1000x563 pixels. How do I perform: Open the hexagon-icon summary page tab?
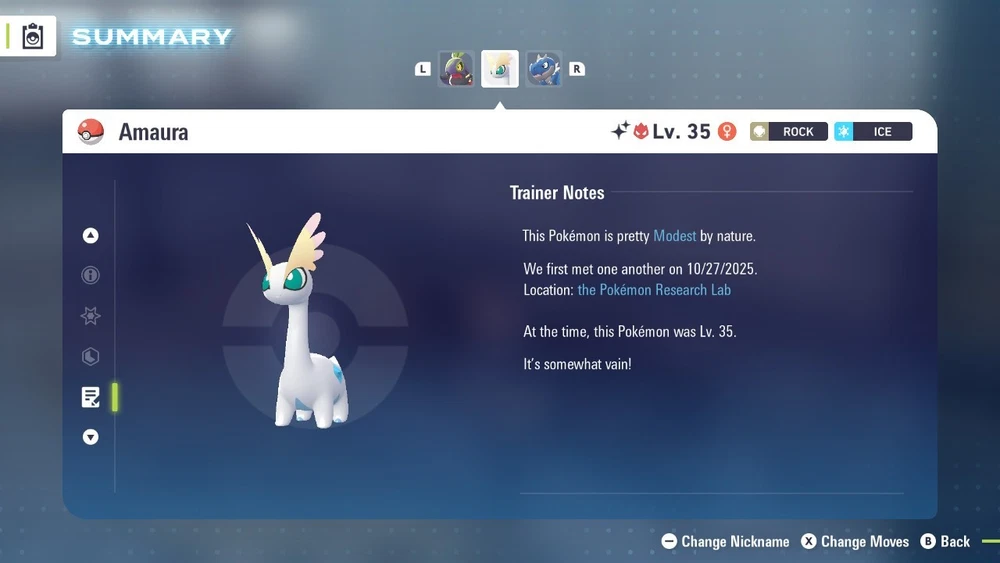coord(91,356)
